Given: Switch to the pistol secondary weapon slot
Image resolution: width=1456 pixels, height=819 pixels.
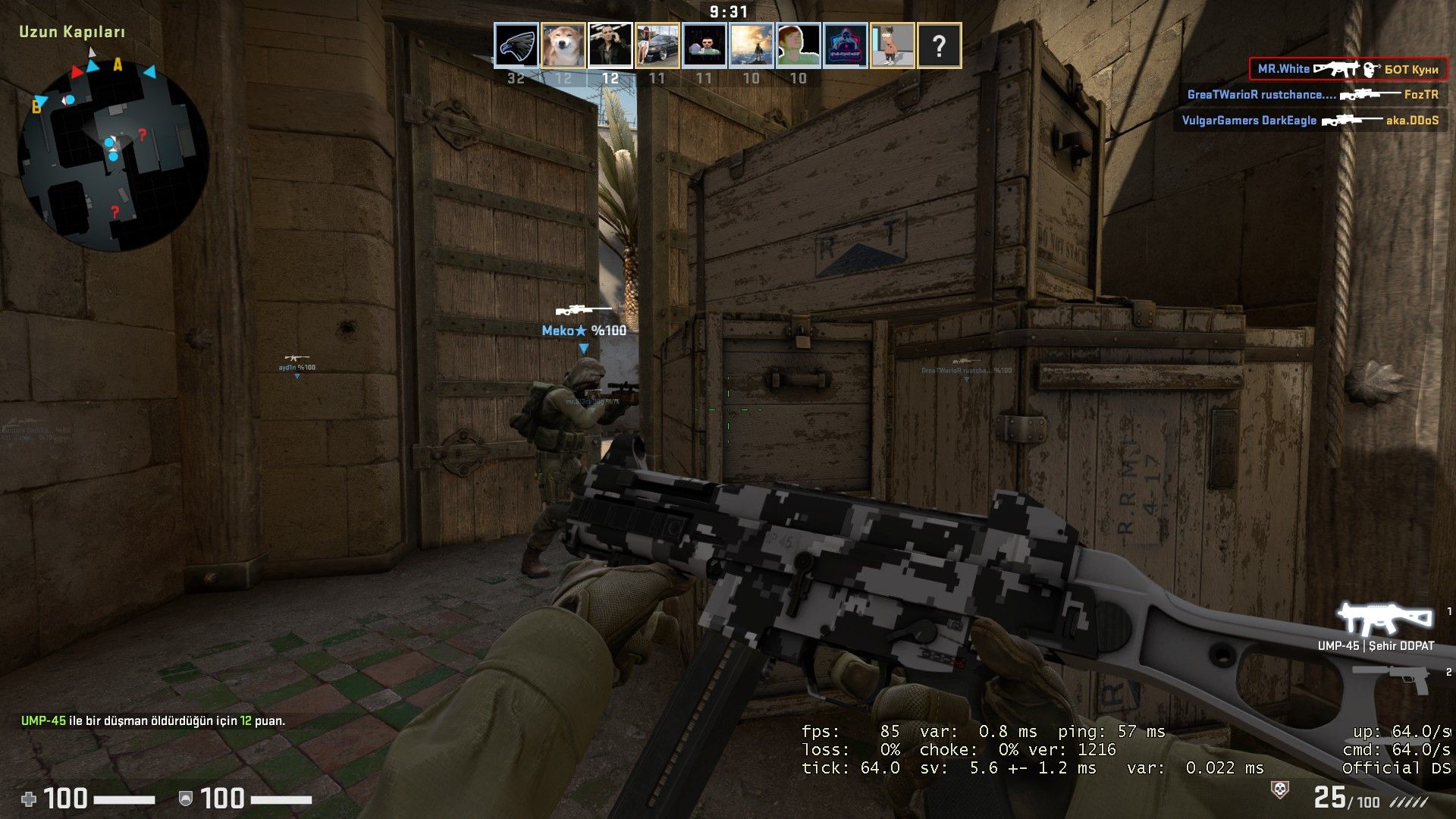Looking at the screenshot, I should click(1392, 677).
